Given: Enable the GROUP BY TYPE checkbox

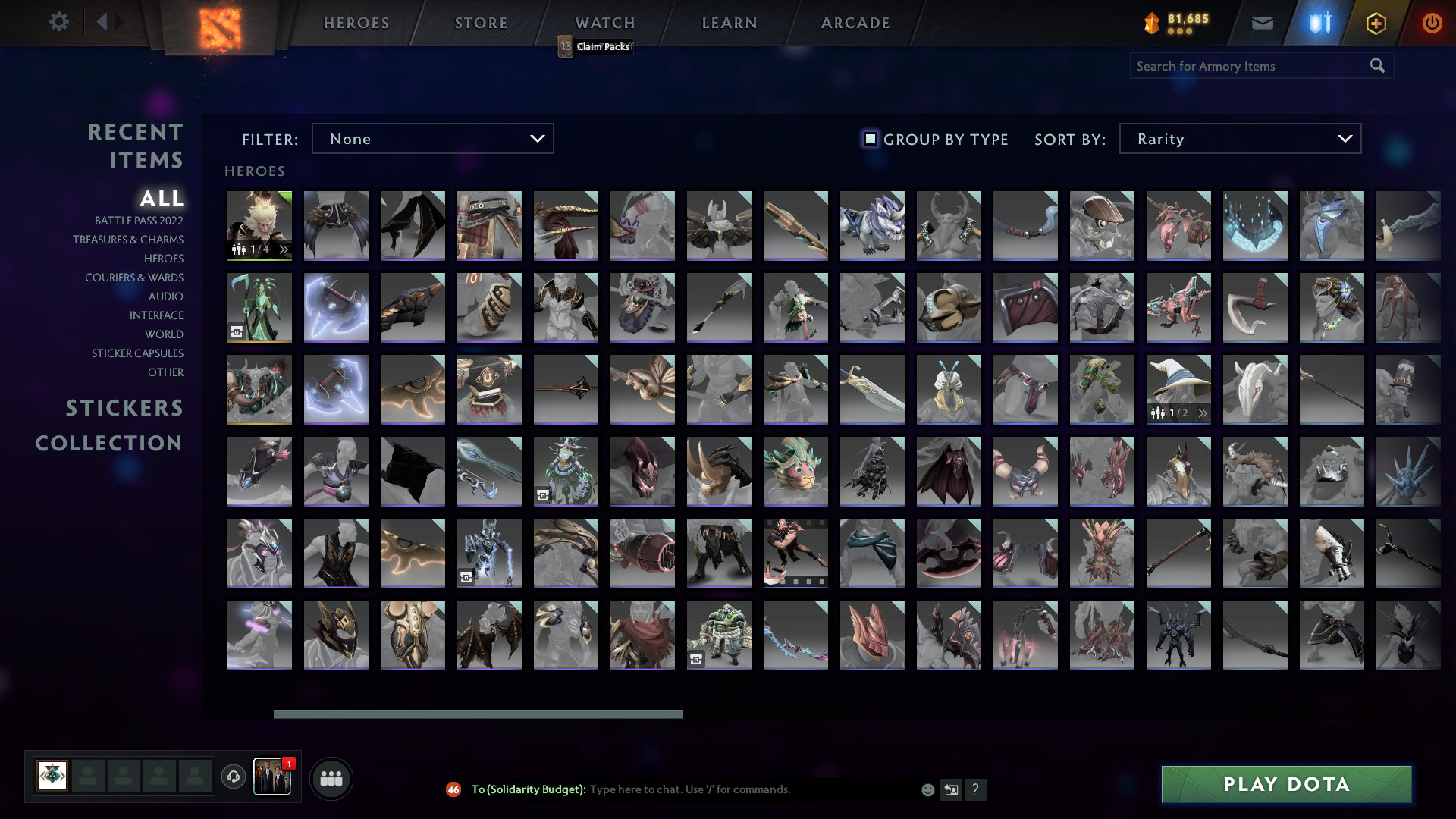Looking at the screenshot, I should point(869,139).
